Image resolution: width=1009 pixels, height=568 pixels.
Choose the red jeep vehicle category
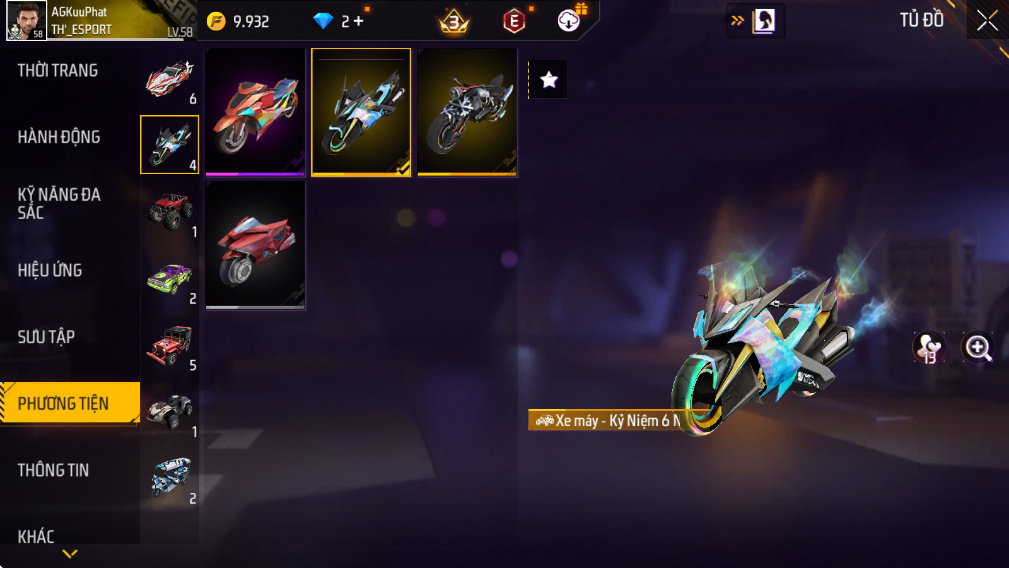pos(169,345)
